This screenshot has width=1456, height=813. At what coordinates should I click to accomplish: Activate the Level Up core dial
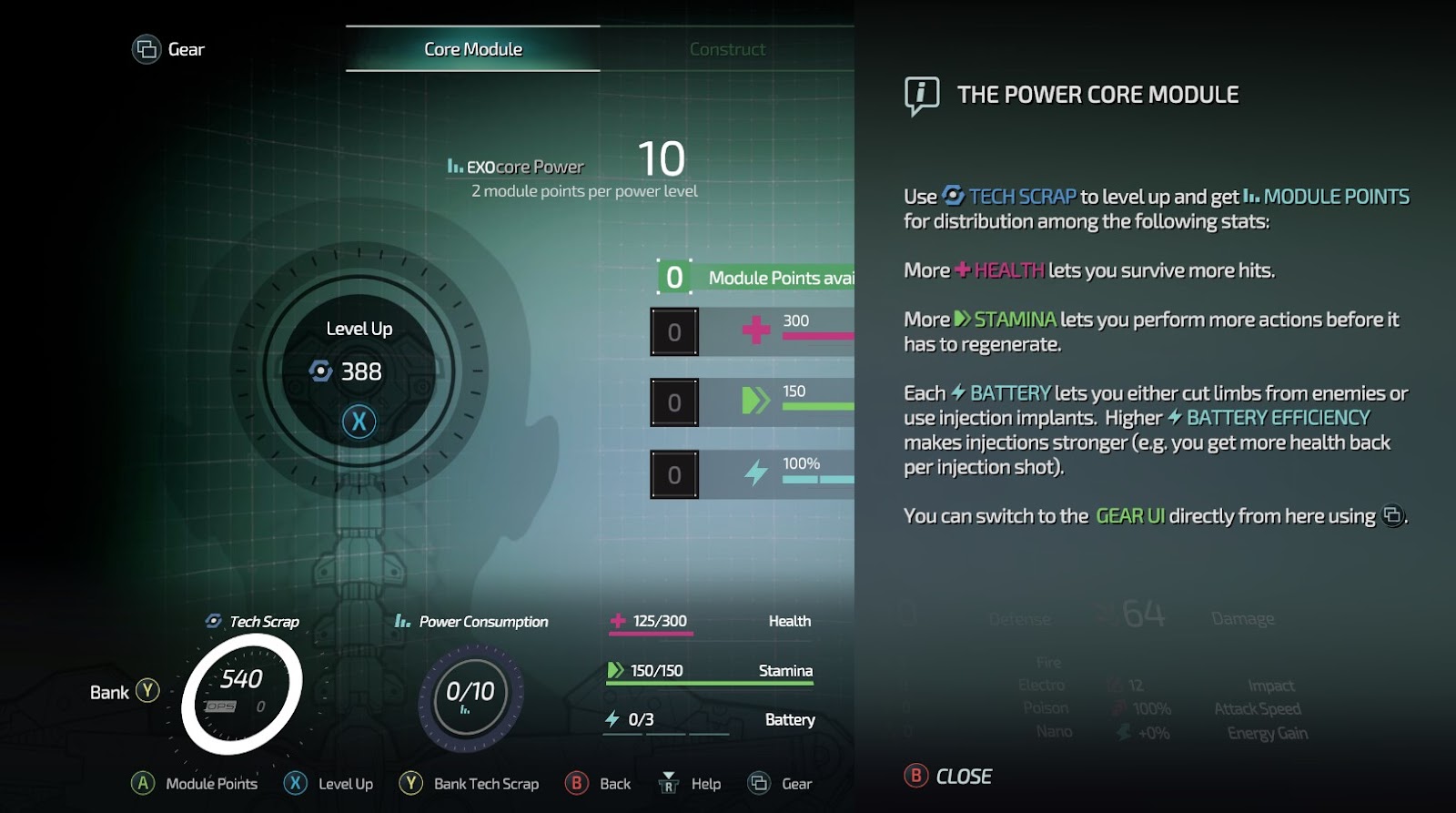359,371
